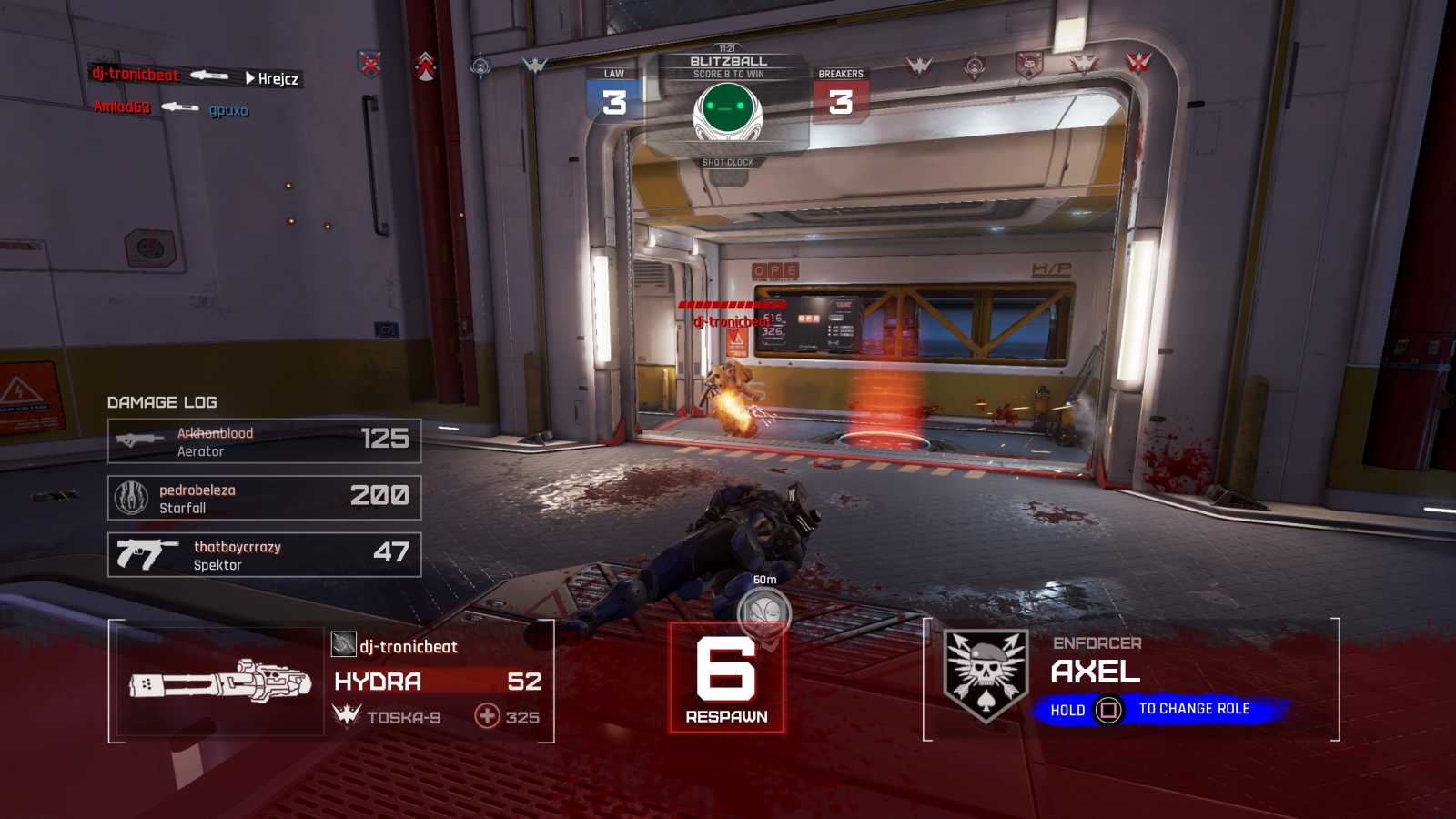Select pedrobeleza's Starfall damage log entry
Image resolution: width=1456 pixels, height=819 pixels.
click(264, 498)
